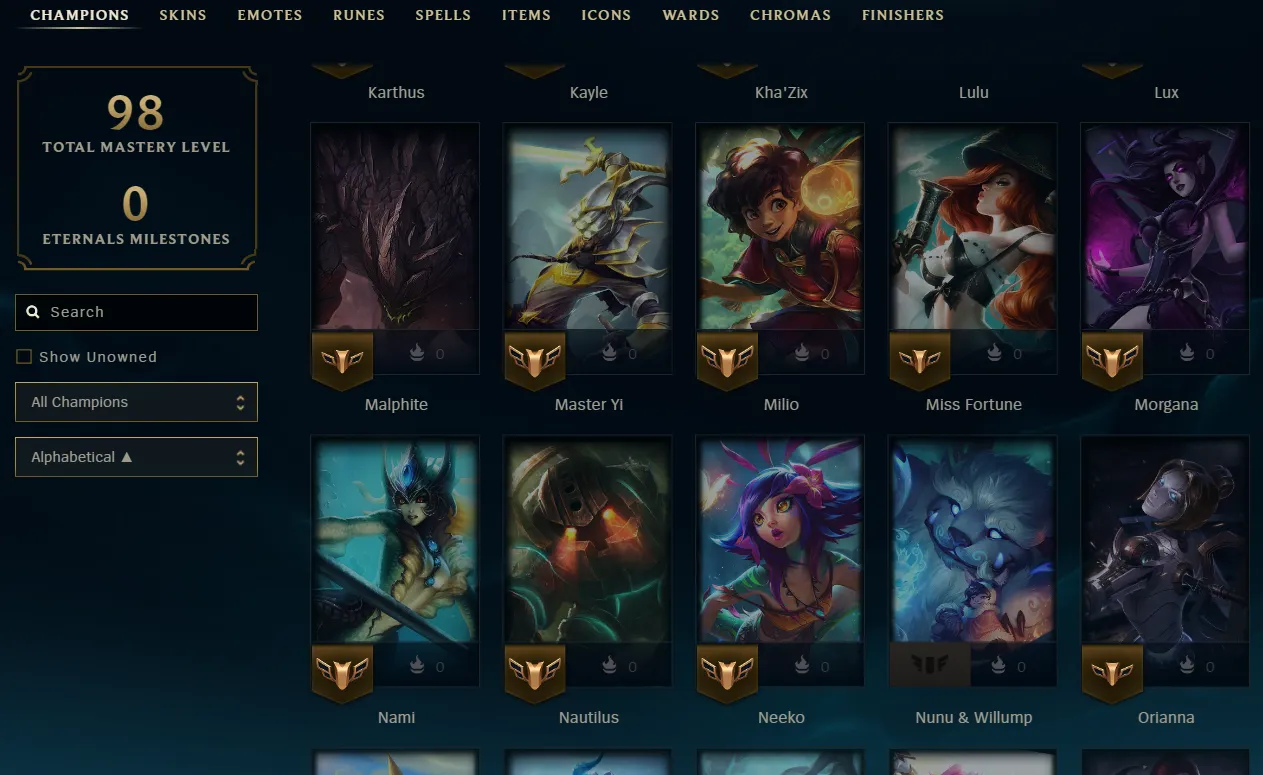1263x775 pixels.
Task: Select the Spells tab
Action: click(x=443, y=15)
